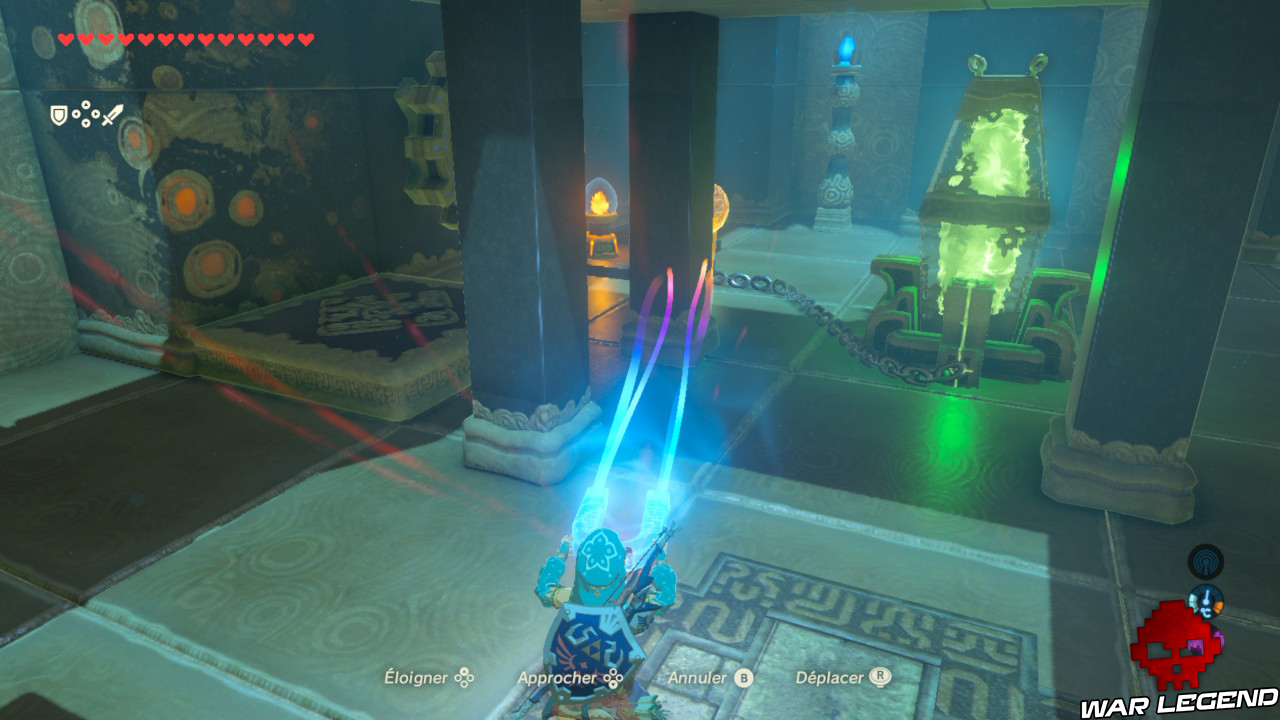The image size is (1280, 720).
Task: Click the D-pad weapon selector icon
Action: tap(86, 114)
